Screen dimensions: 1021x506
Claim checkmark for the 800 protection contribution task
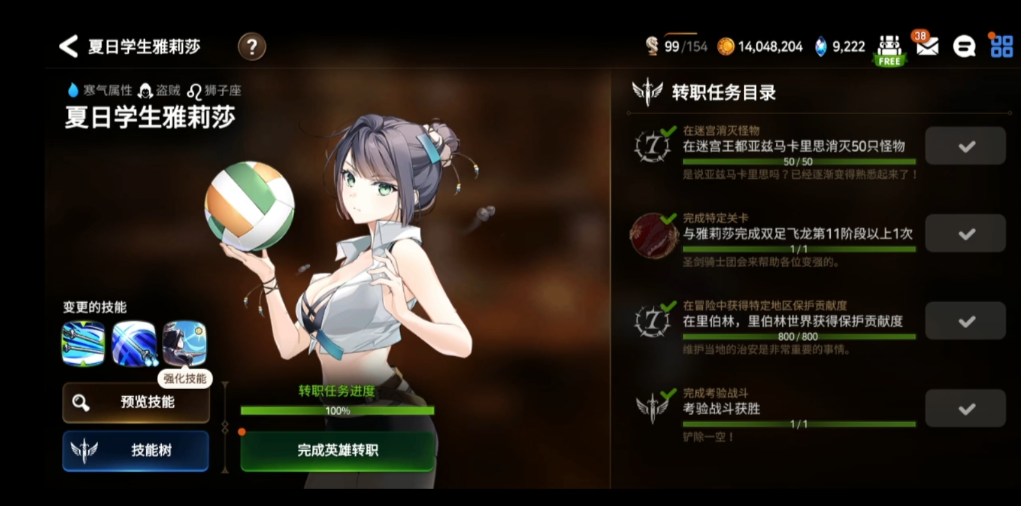[965, 321]
